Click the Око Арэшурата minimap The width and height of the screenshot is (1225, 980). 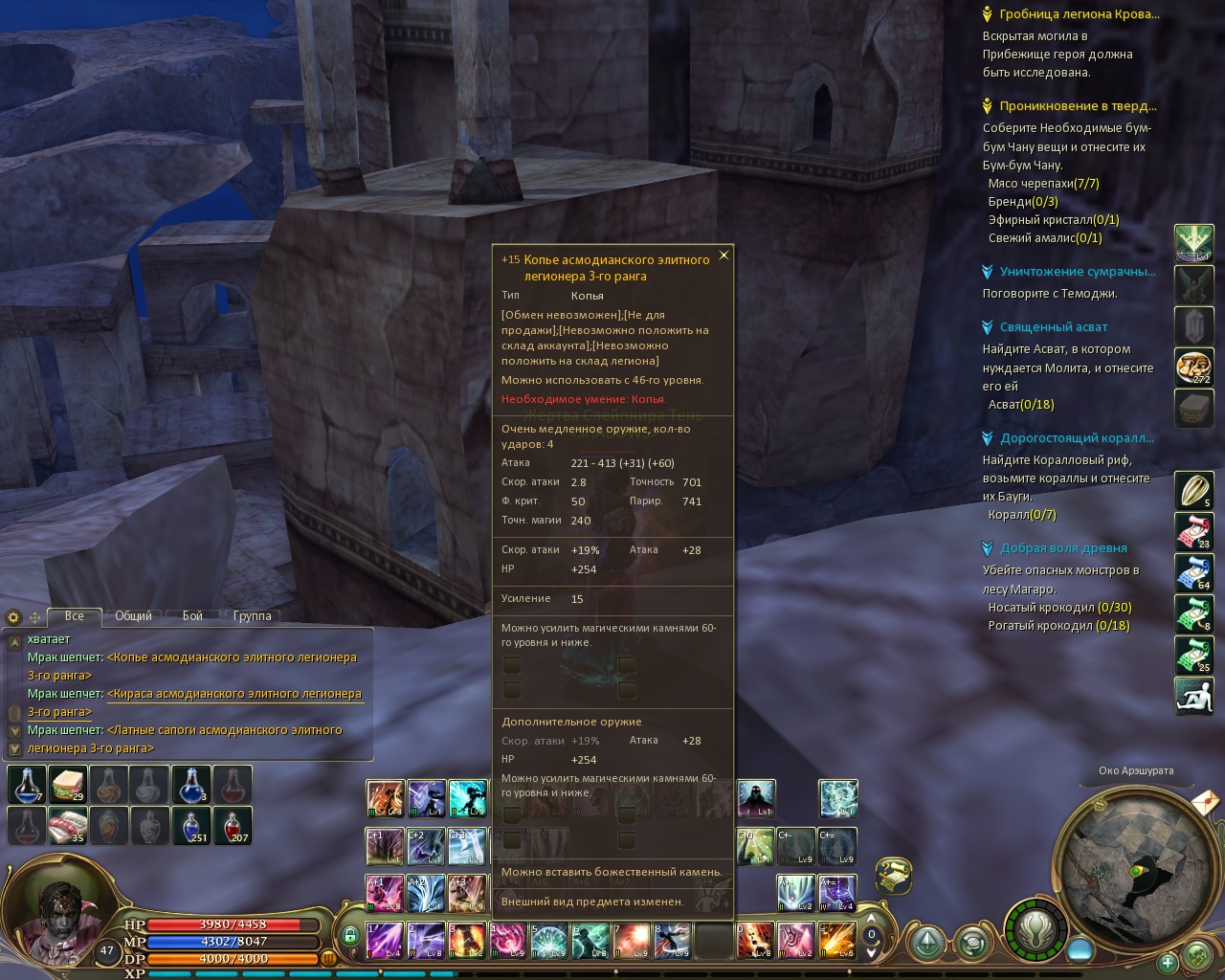pos(1135,870)
